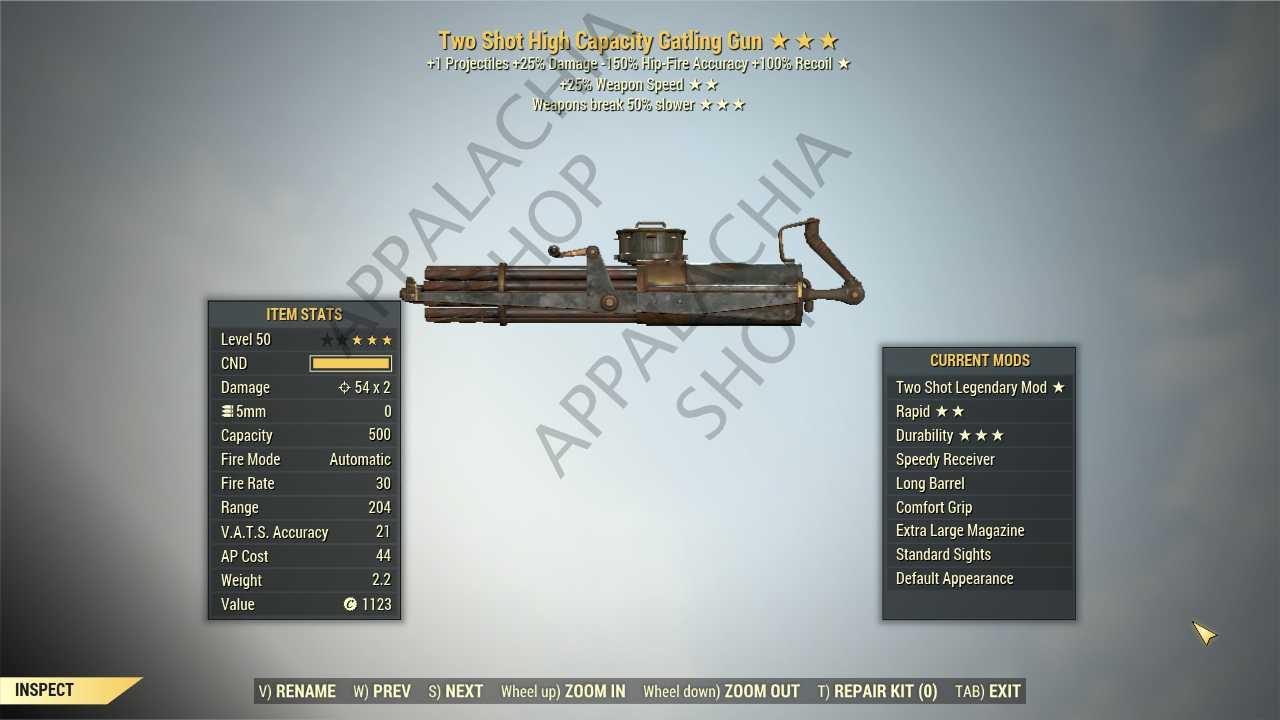
Task: Click the RENAME button
Action: 297,691
